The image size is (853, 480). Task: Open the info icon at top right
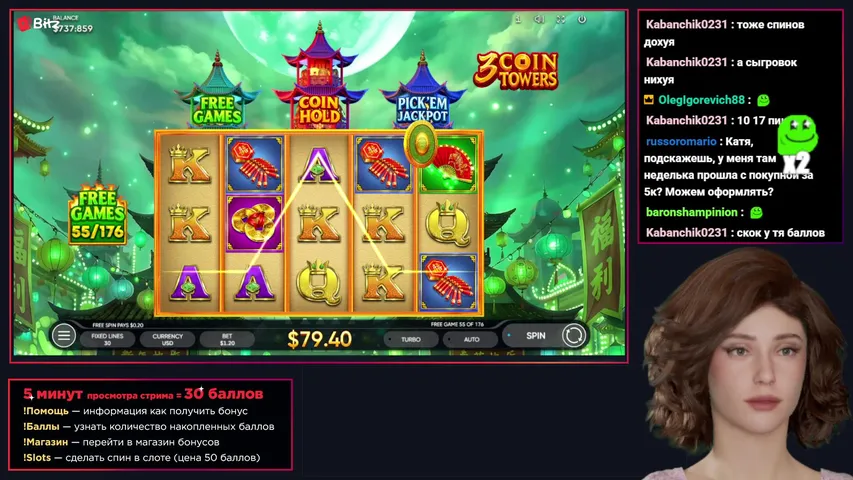[518, 19]
